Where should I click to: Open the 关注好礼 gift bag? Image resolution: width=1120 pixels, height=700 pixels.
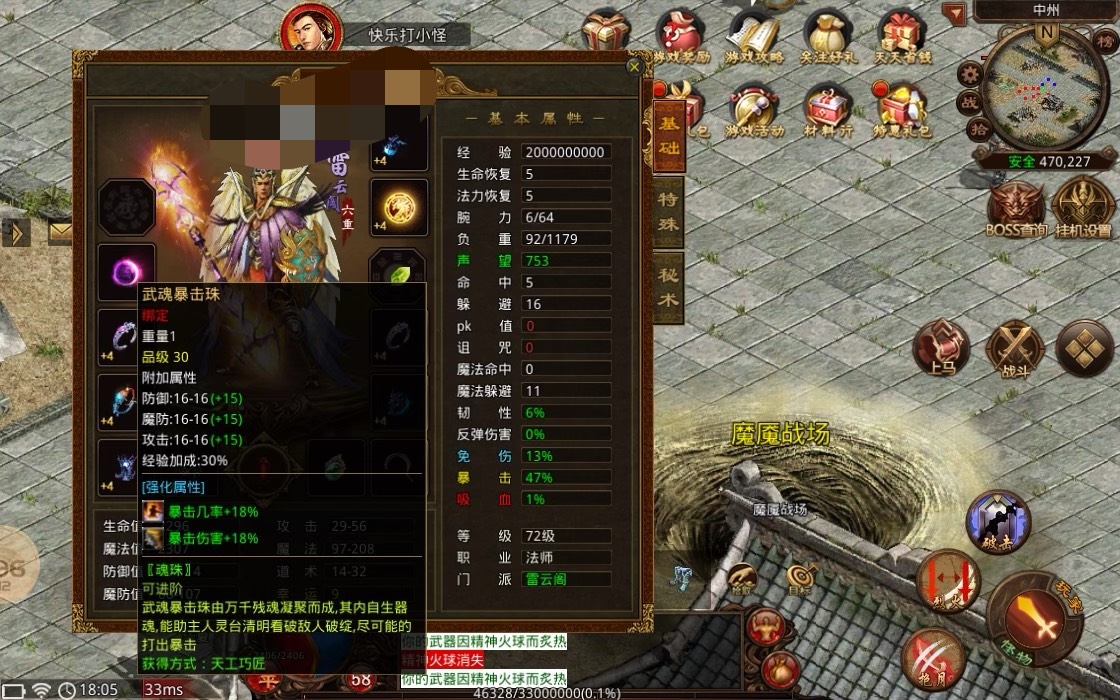pyautogui.click(x=827, y=36)
